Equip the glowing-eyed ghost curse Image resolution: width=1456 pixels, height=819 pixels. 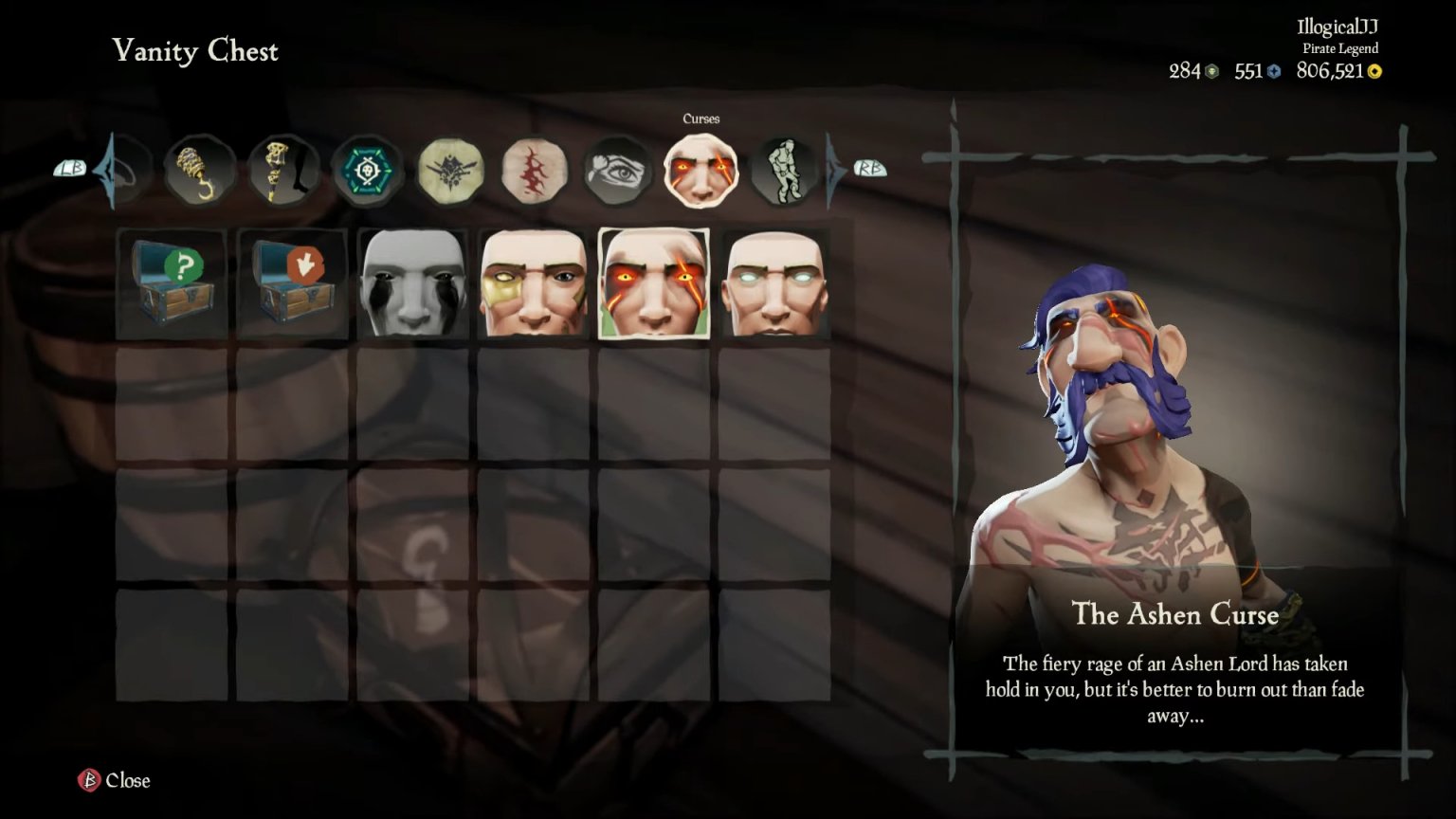click(774, 282)
